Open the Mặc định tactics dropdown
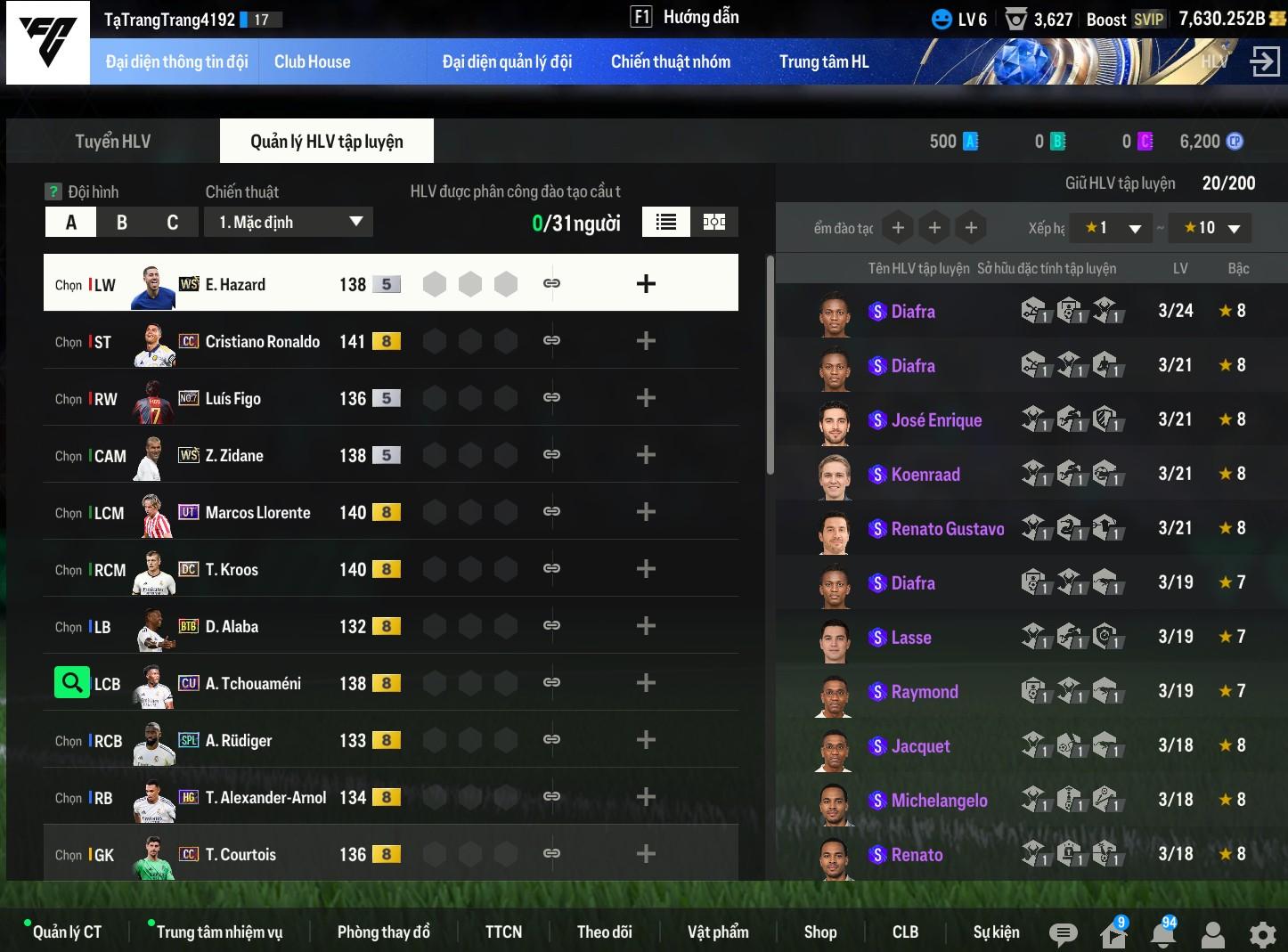The image size is (1288, 952). [289, 223]
